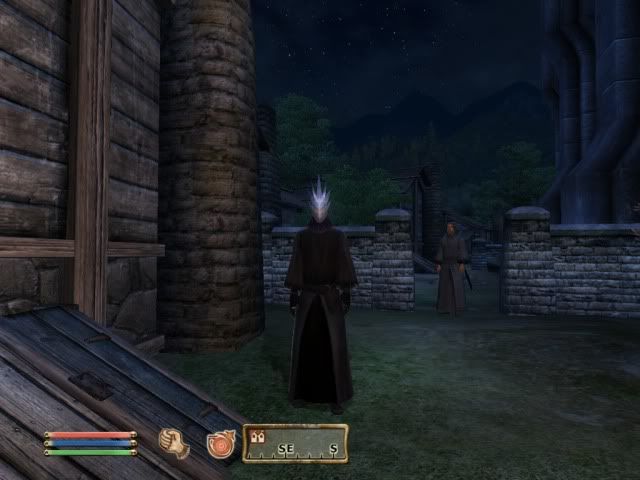Click the active spell icon
The height and width of the screenshot is (480, 640).
click(220, 443)
